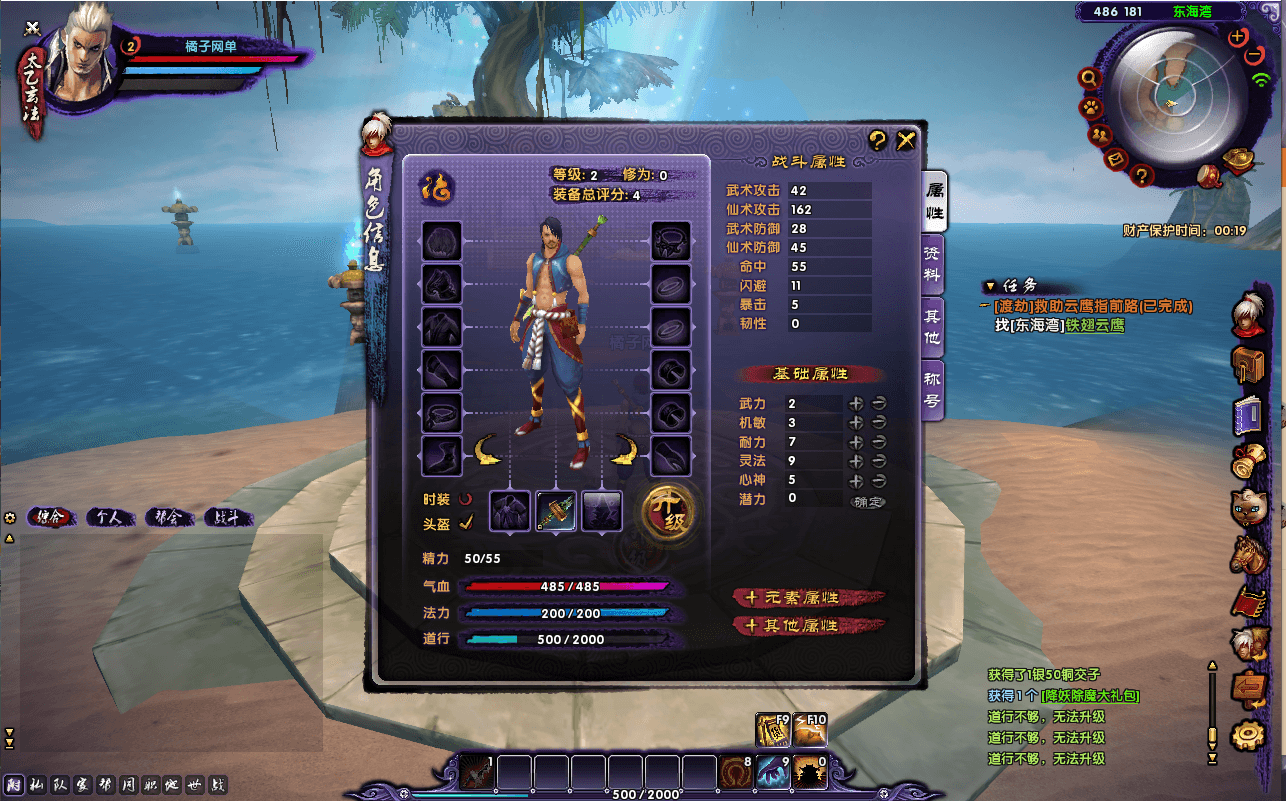Zoom in the minimap with plus button
Viewport: 1286px width, 801px height.
pos(1238,37)
